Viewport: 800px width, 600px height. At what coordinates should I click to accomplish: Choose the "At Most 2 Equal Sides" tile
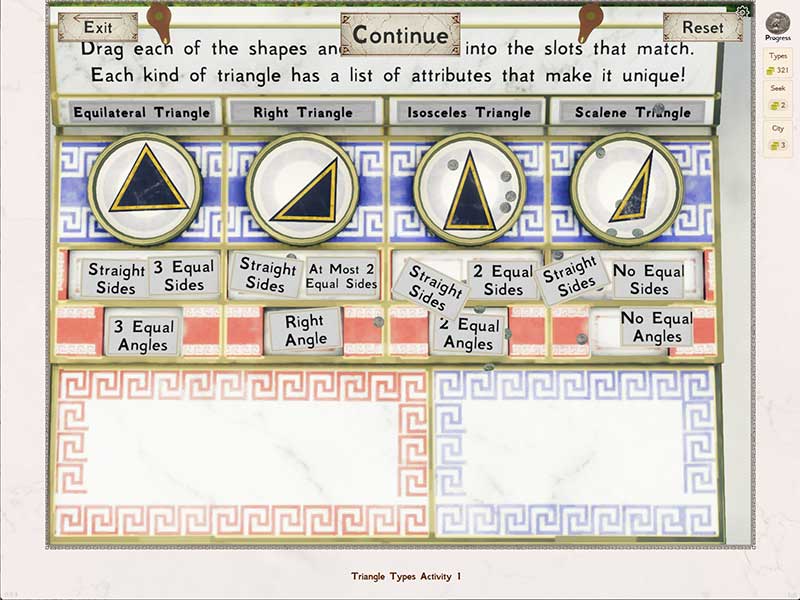pyautogui.click(x=342, y=276)
